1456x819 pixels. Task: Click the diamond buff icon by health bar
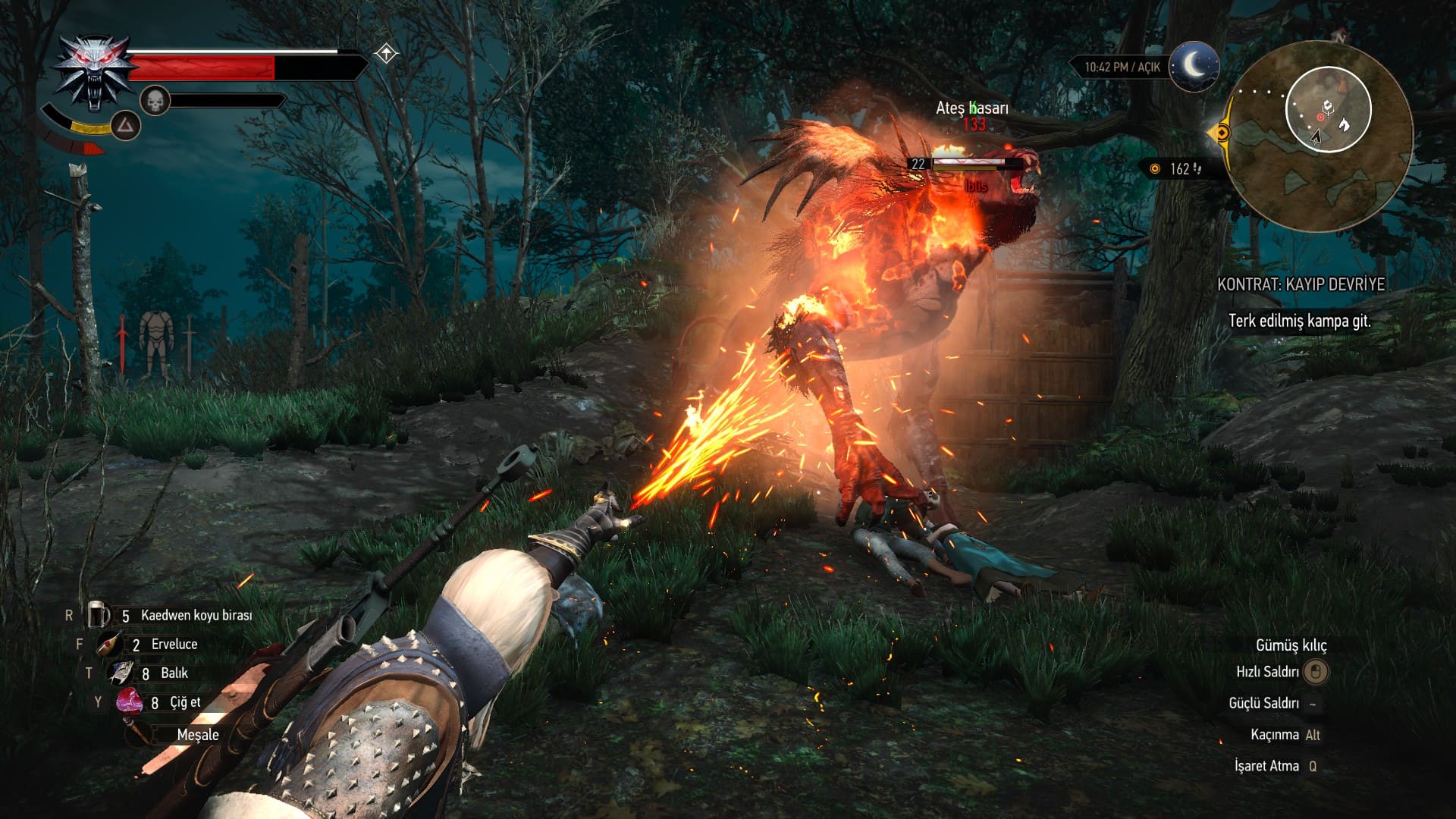coord(387,54)
